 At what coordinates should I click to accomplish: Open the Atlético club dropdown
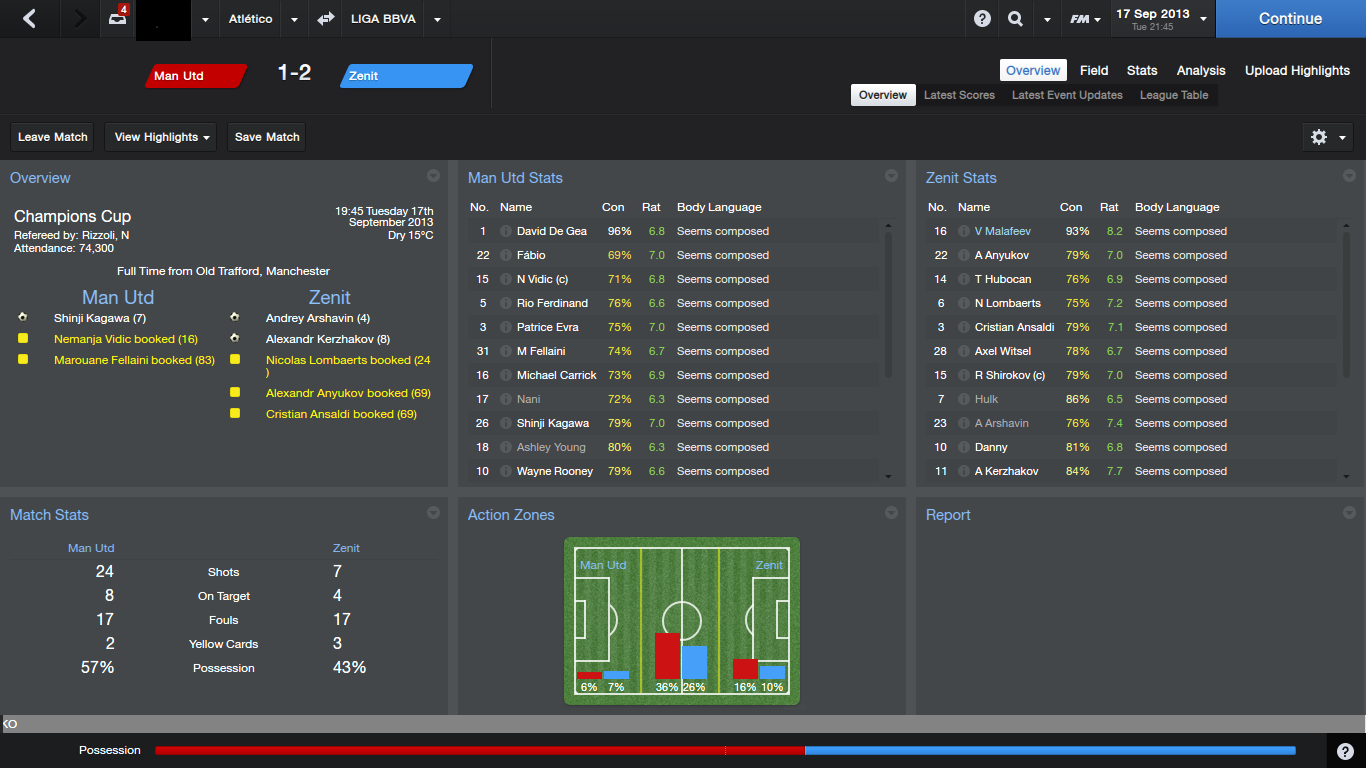294,19
